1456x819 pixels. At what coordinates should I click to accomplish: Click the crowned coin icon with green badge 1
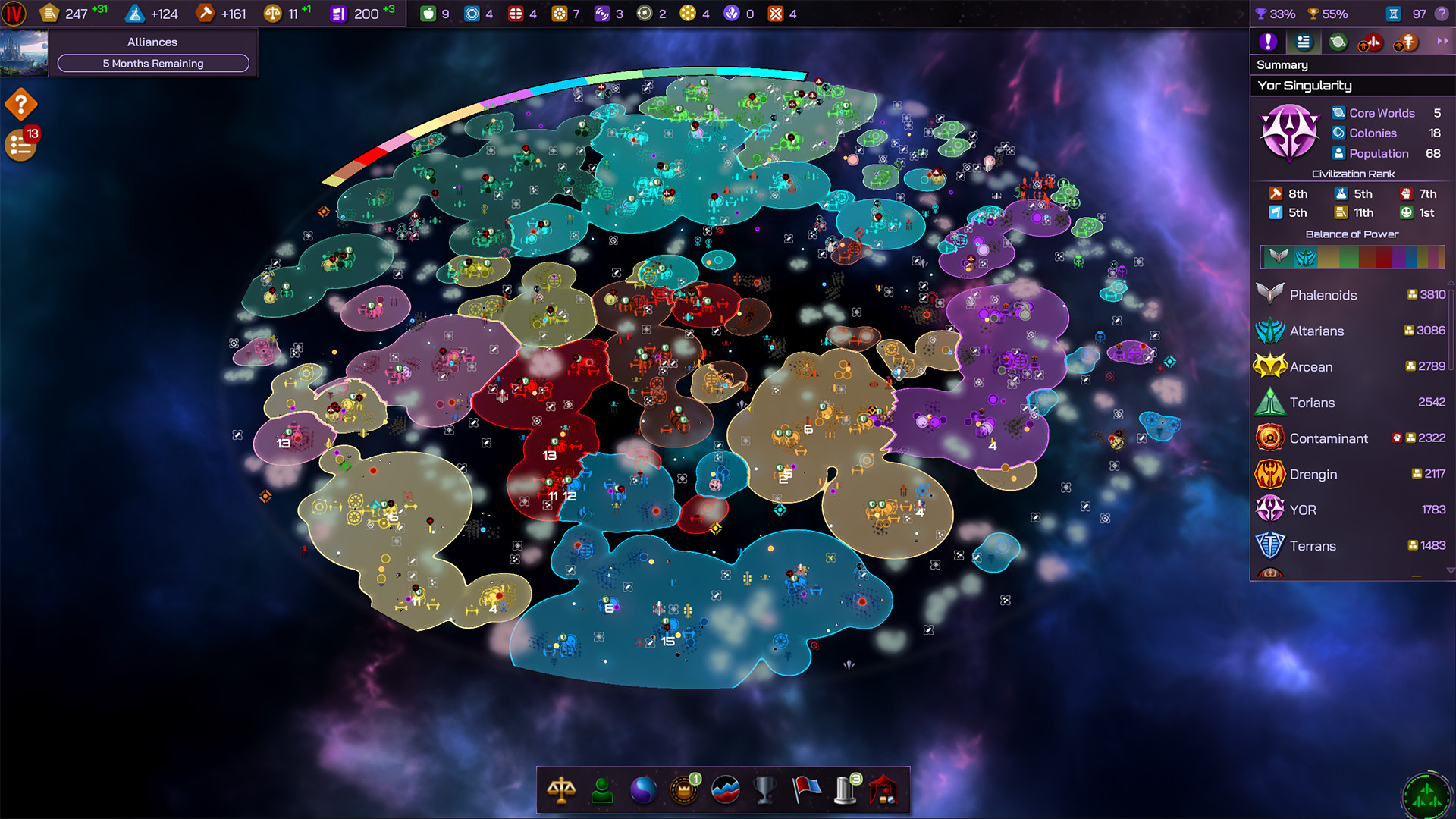pos(683,790)
